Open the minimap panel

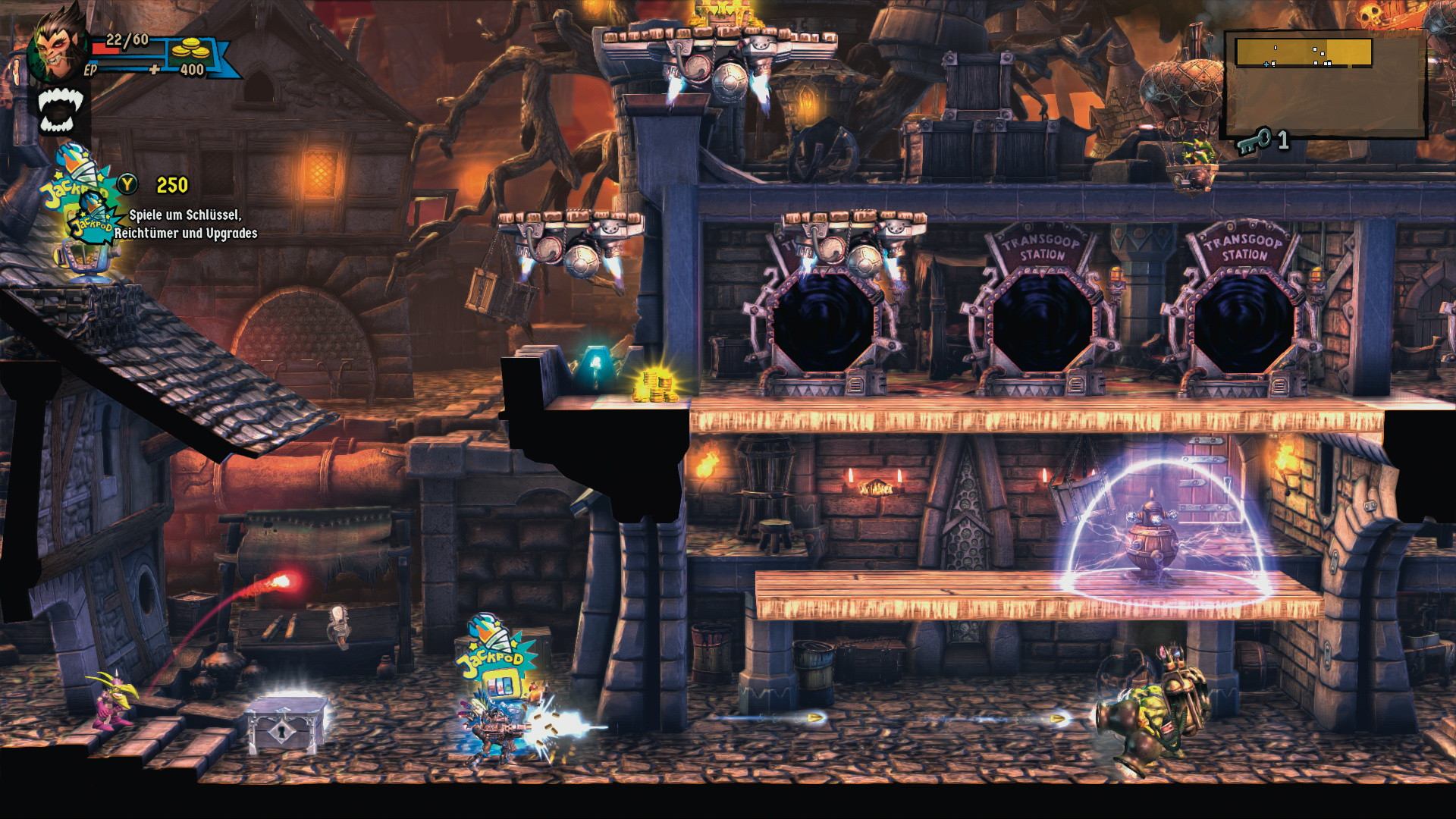[x=1325, y=83]
